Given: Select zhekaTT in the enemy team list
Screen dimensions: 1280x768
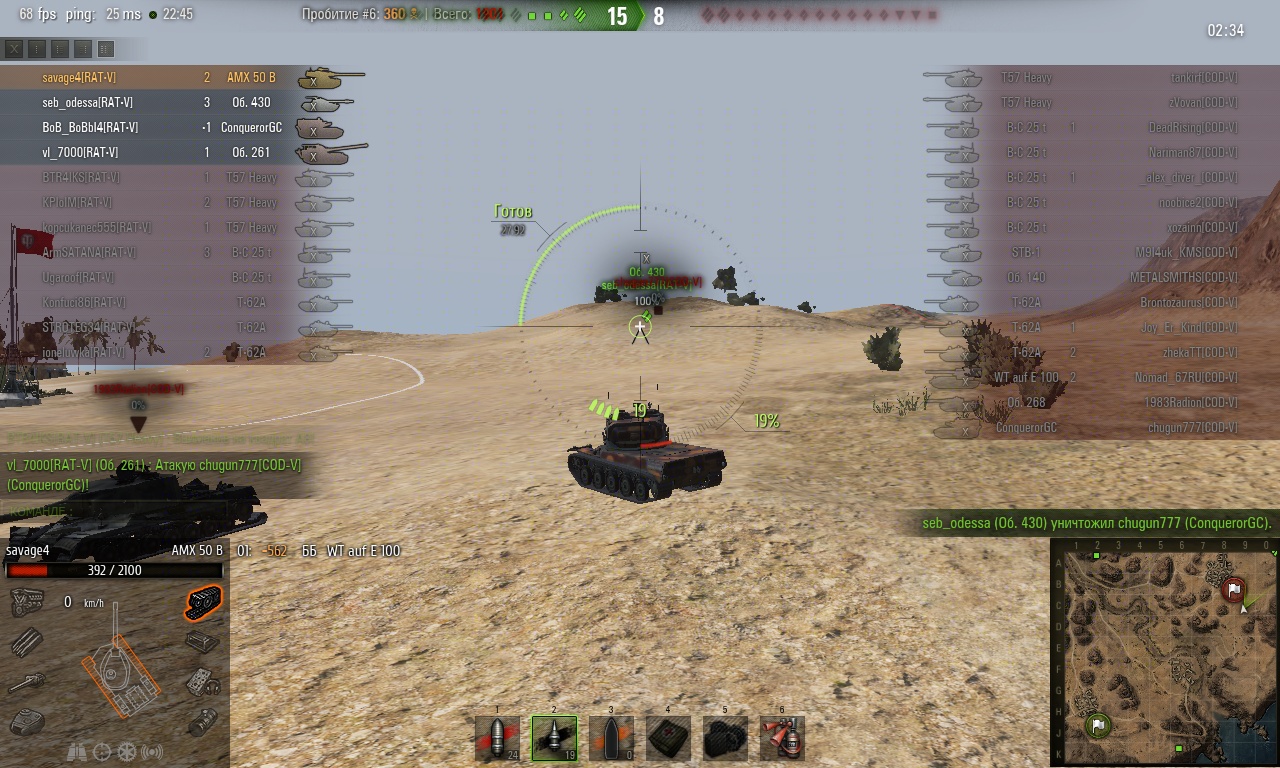Looking at the screenshot, I should click(x=1100, y=352).
